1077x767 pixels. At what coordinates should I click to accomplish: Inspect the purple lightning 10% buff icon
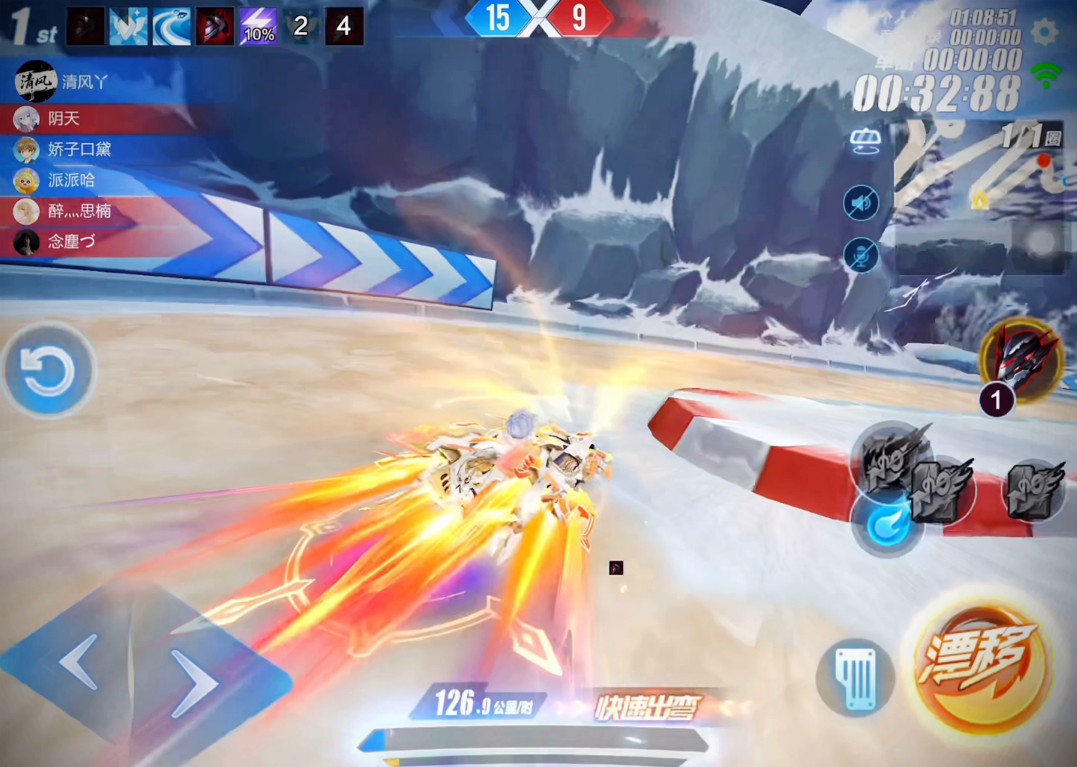coord(258,27)
